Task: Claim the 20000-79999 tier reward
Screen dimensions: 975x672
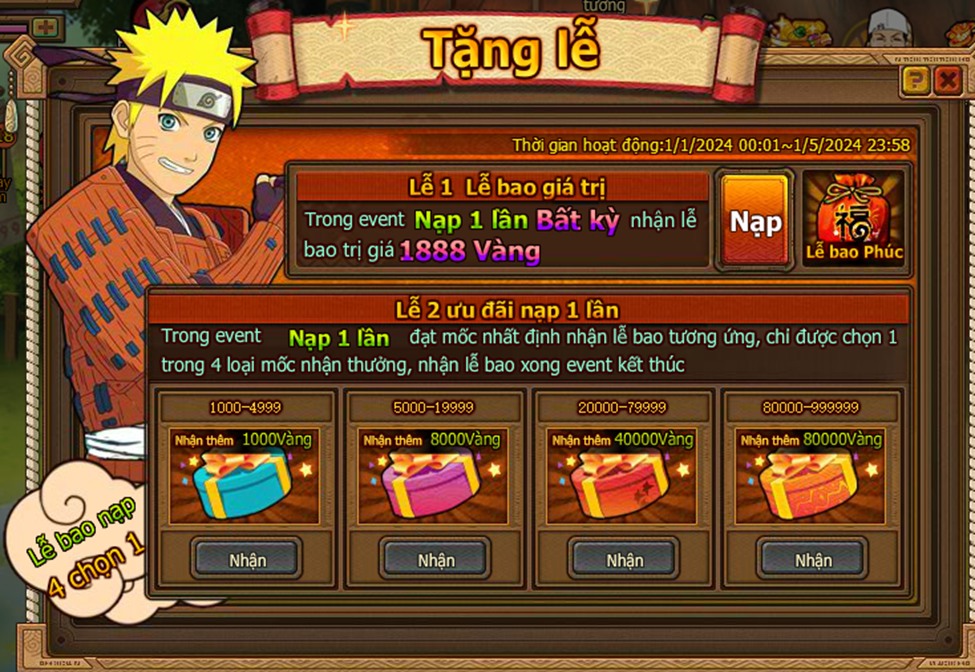Action: pos(624,559)
